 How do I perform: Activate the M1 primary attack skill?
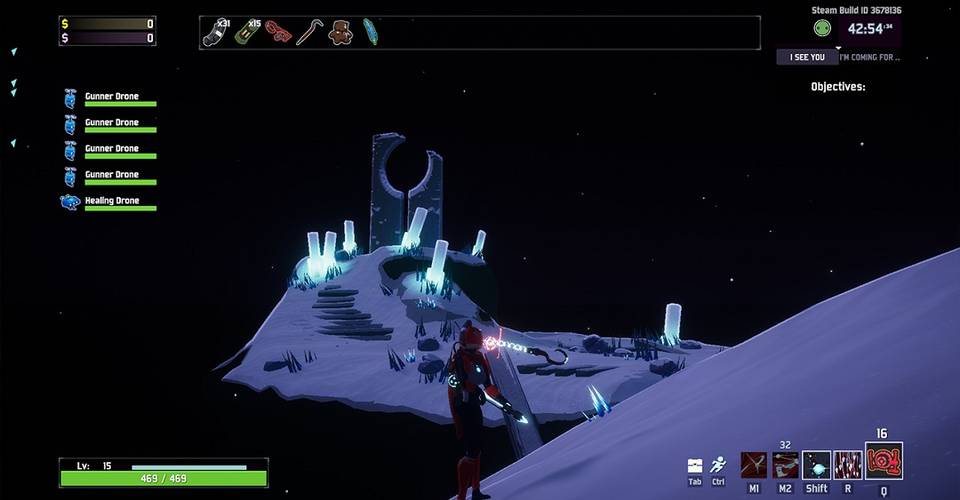coord(753,465)
